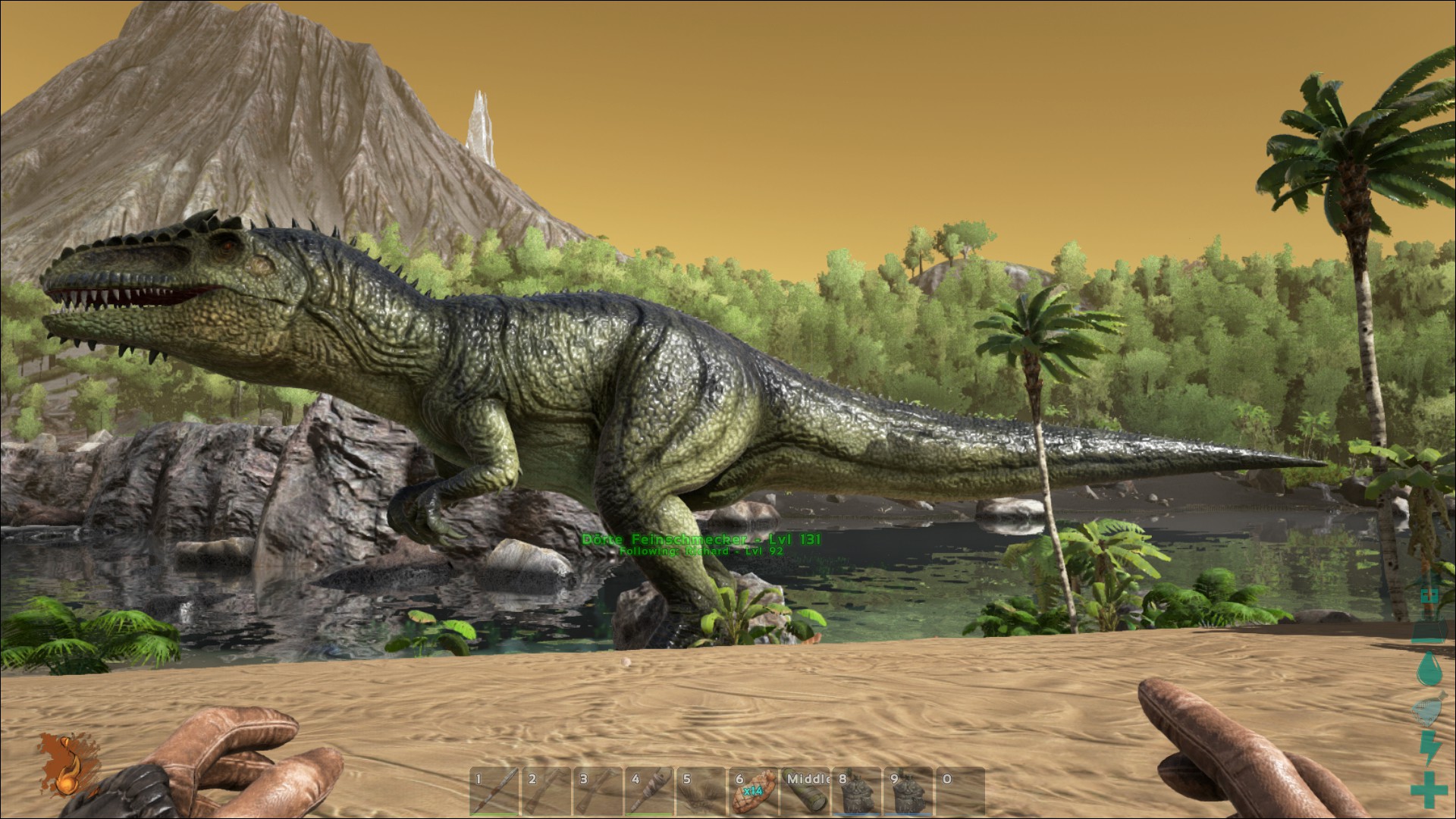
Task: Equip the armor piece in slot 8
Action: point(857,792)
